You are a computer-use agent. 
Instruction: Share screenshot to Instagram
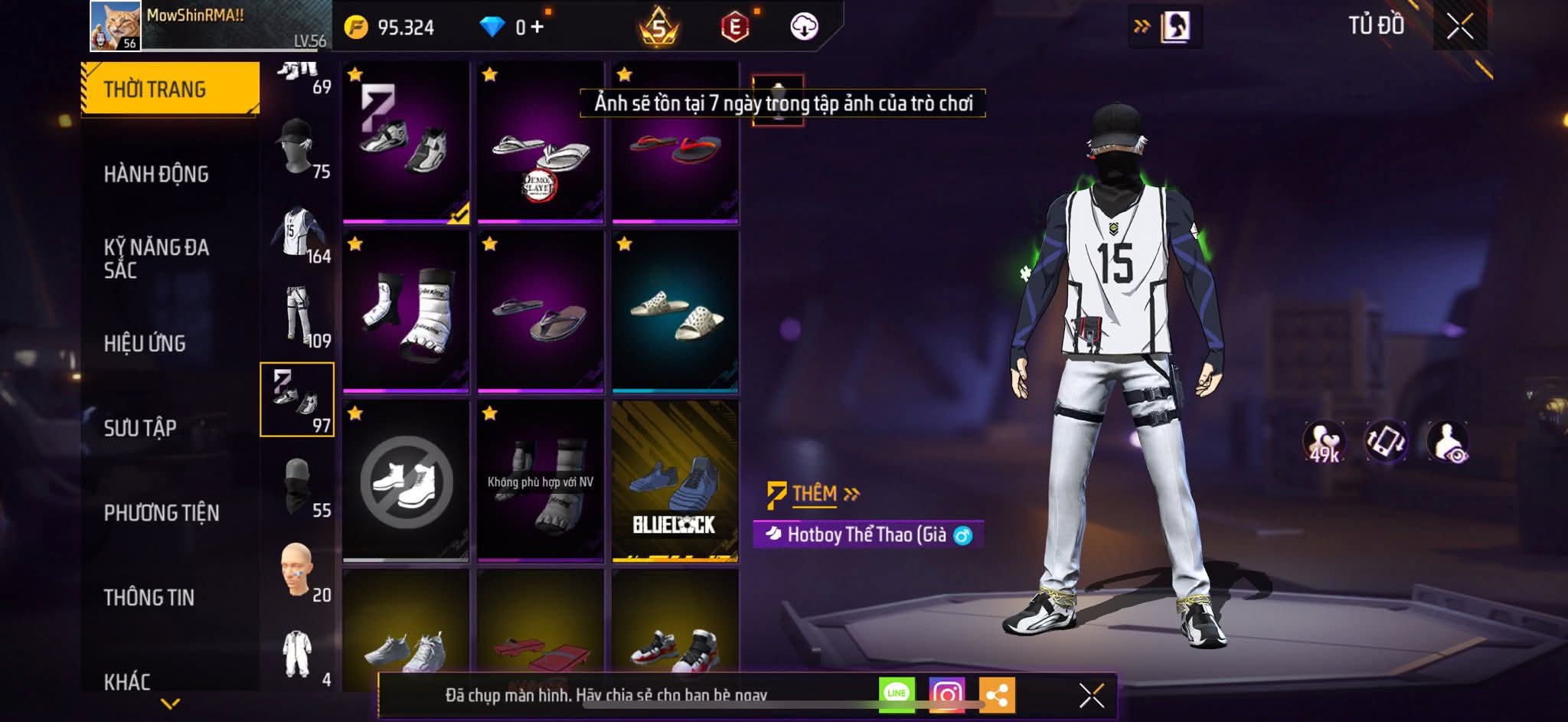pos(947,694)
